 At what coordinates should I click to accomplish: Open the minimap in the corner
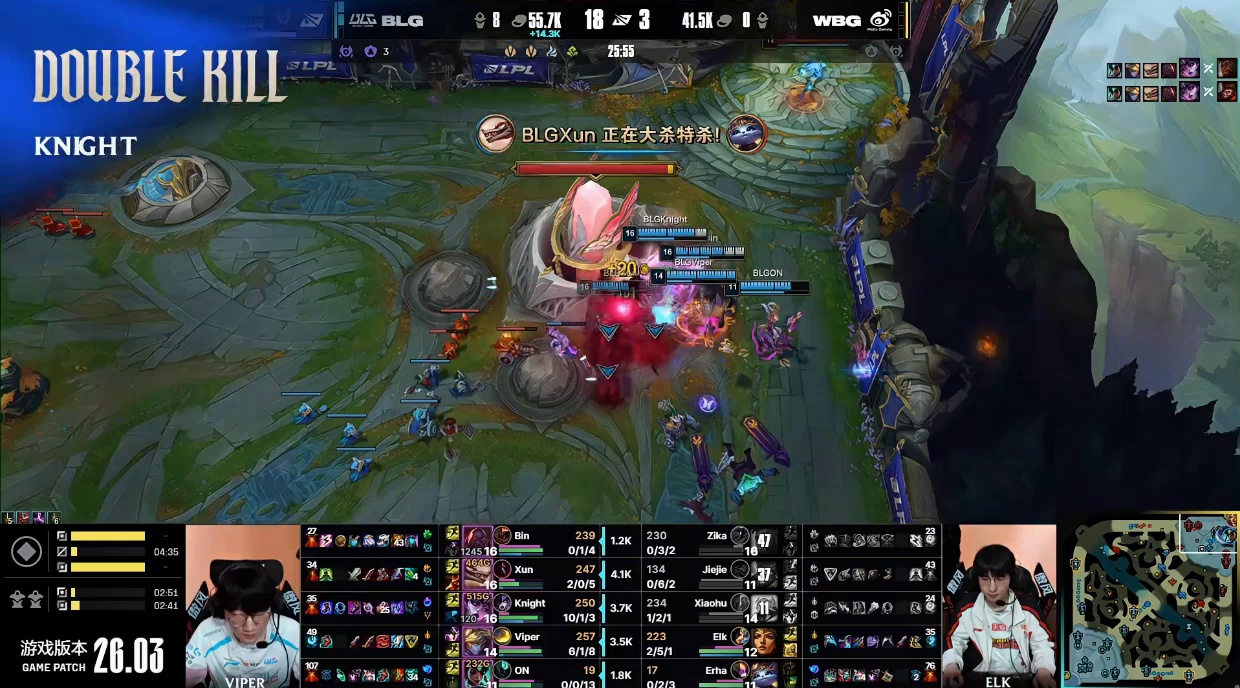(1150, 600)
